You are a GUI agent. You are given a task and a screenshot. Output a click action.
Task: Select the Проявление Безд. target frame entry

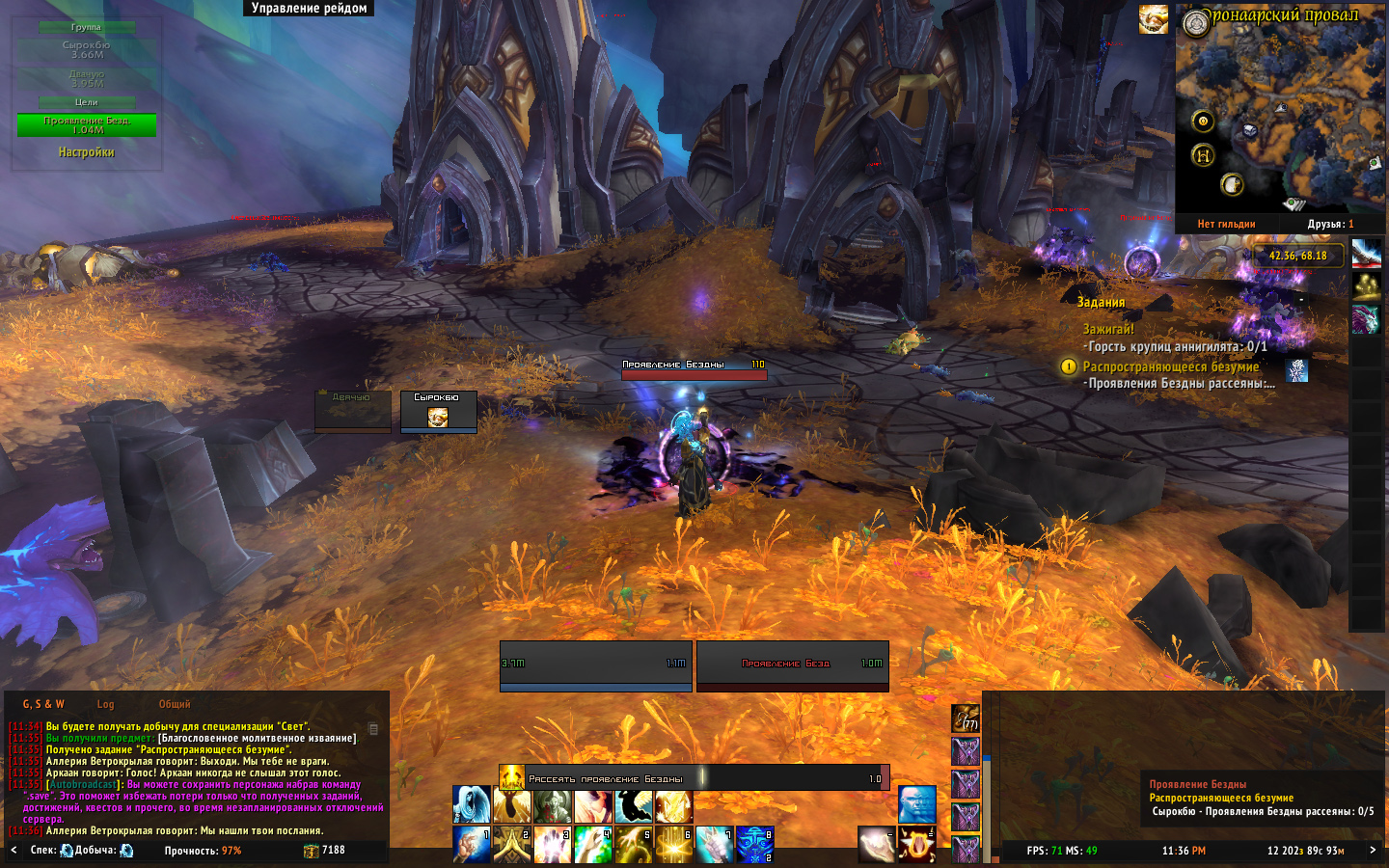tap(86, 125)
